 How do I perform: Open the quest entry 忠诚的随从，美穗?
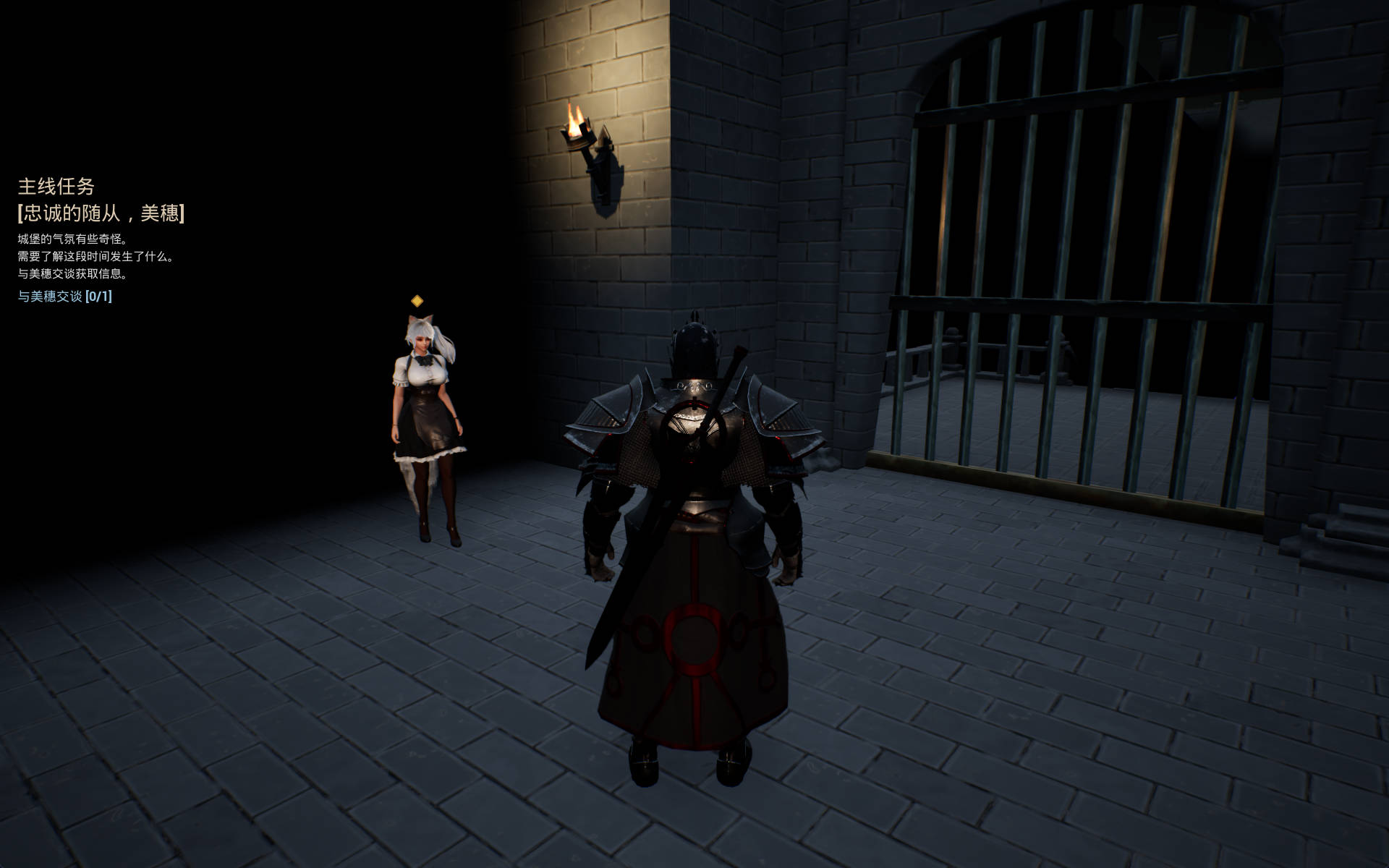101,213
